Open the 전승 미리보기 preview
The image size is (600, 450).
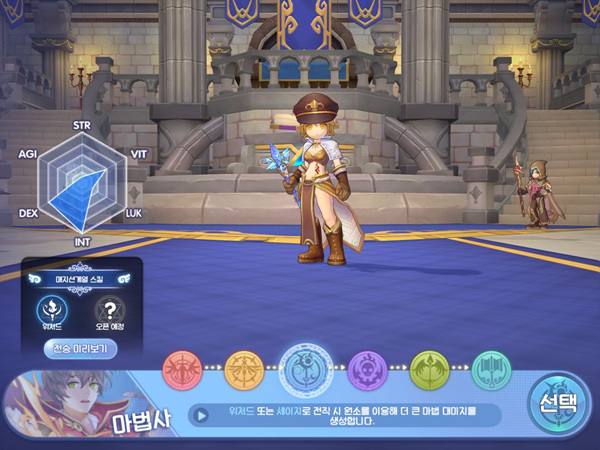[x=80, y=349]
